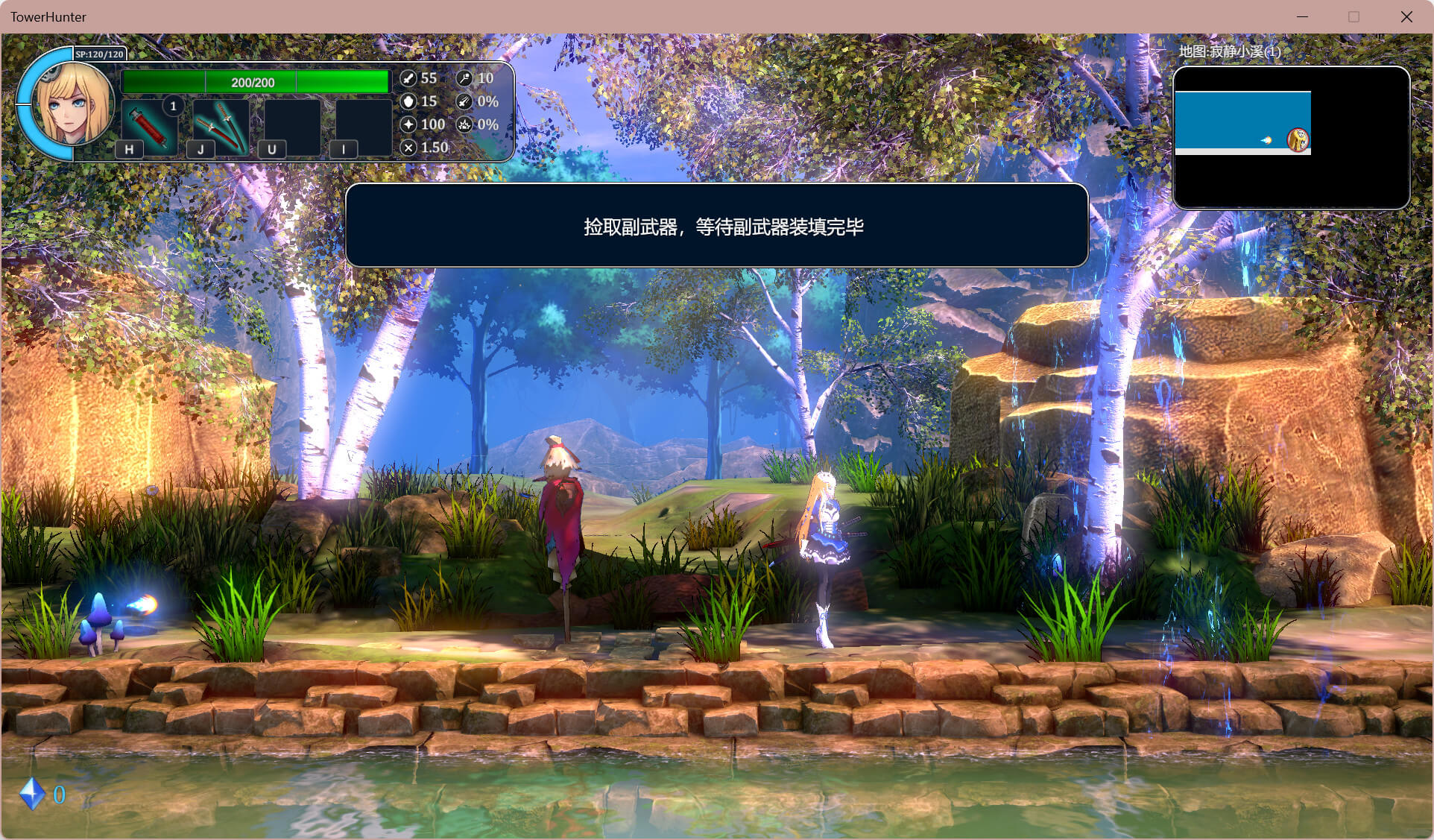Open the minimap panel
The width and height of the screenshot is (1434, 840).
coord(1291,138)
